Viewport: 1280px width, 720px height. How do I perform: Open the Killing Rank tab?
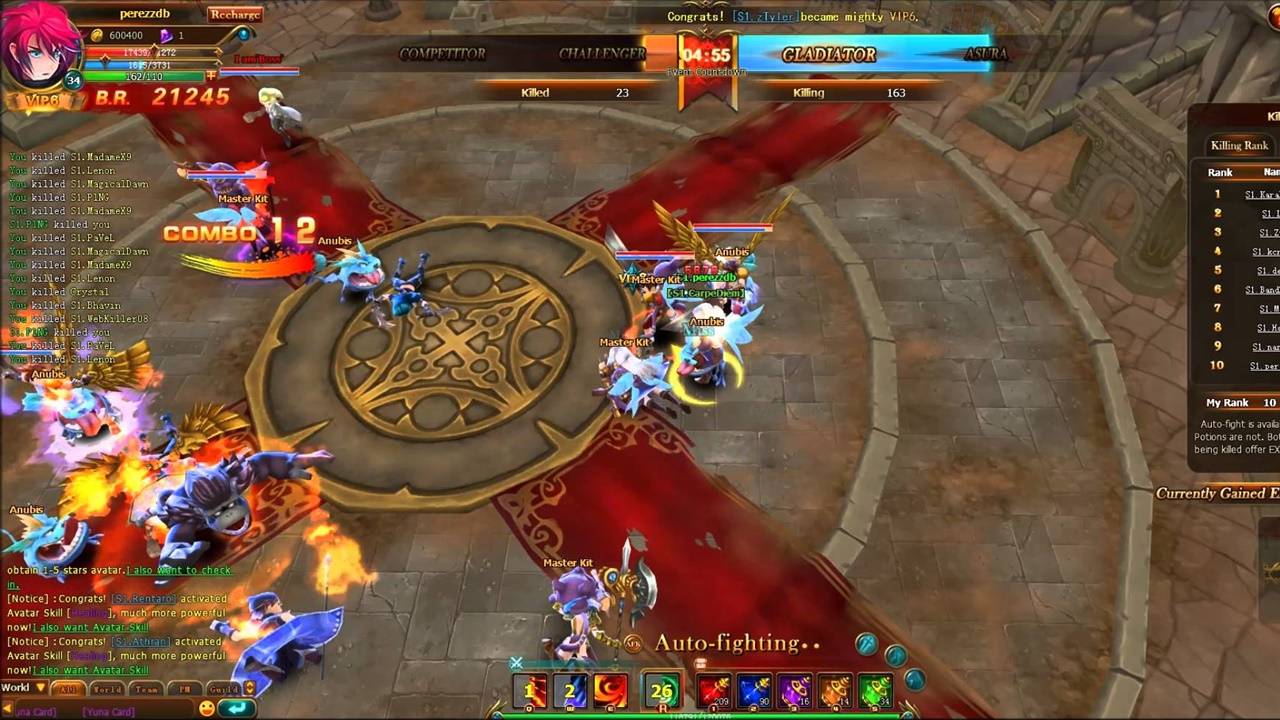(1239, 146)
